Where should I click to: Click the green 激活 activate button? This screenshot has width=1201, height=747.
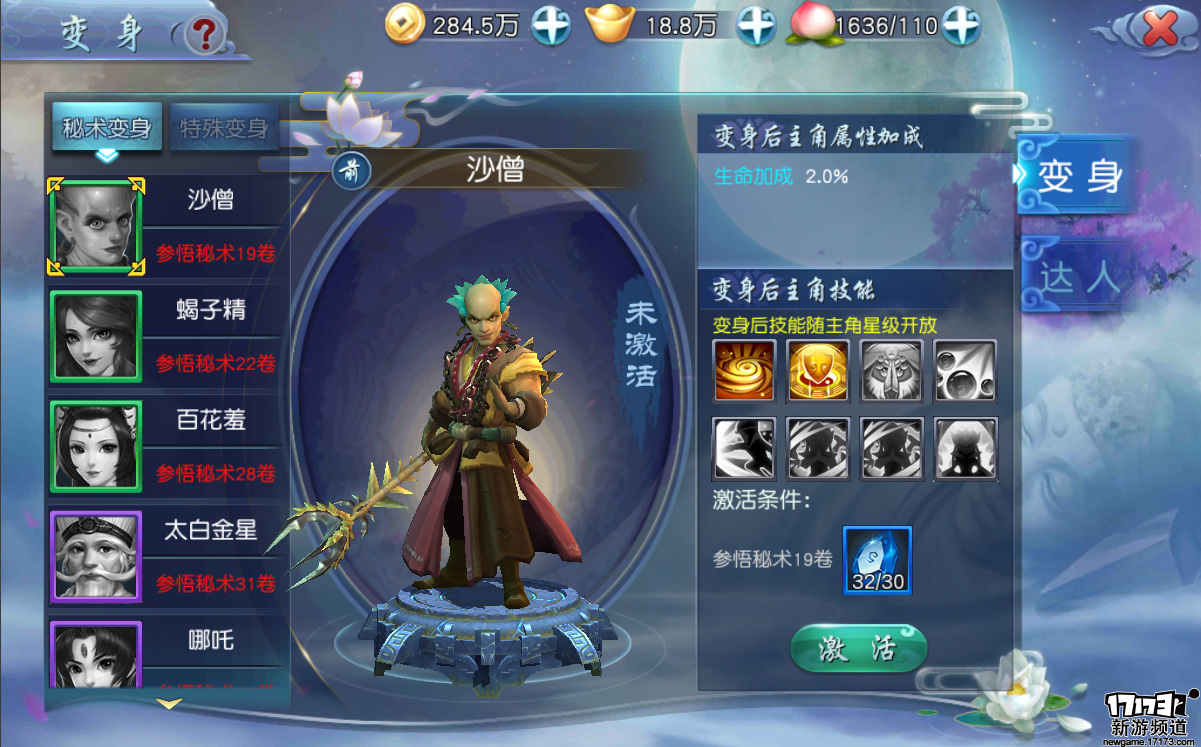coord(858,650)
